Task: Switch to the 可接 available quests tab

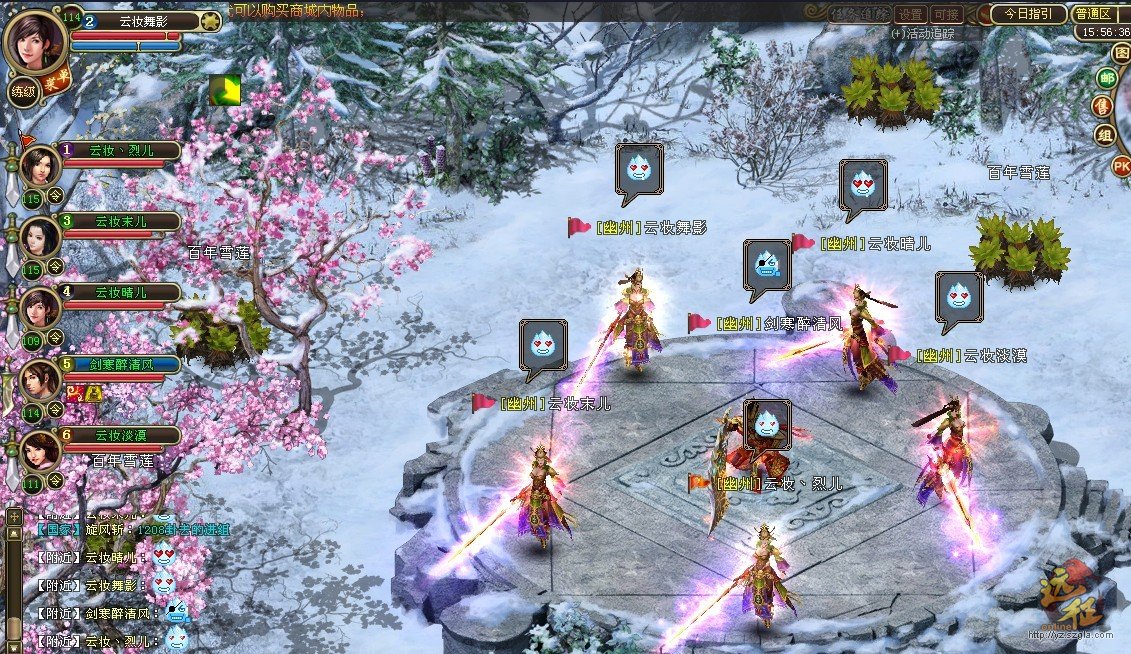Action: point(945,14)
